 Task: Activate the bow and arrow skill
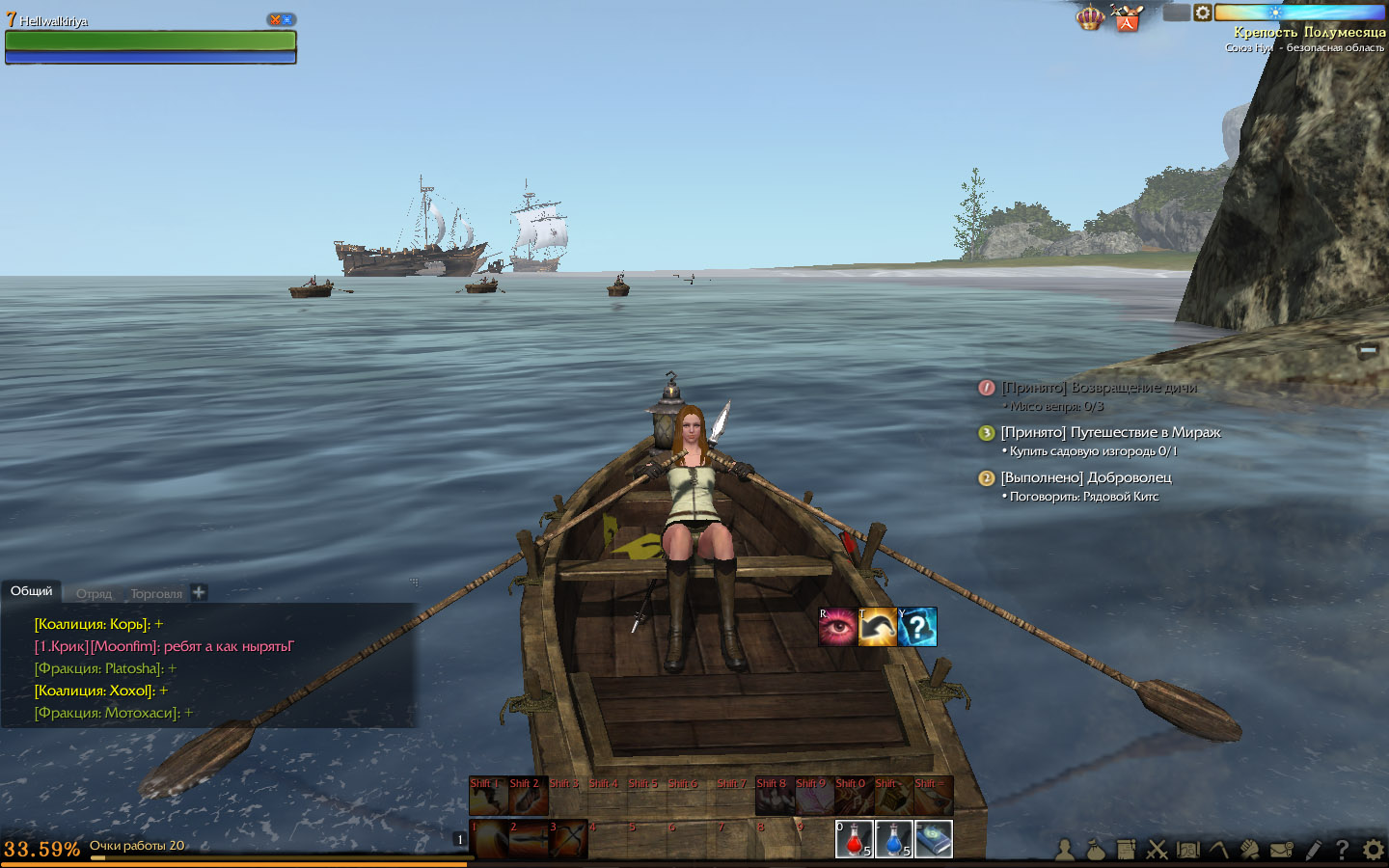pyautogui.click(x=568, y=839)
